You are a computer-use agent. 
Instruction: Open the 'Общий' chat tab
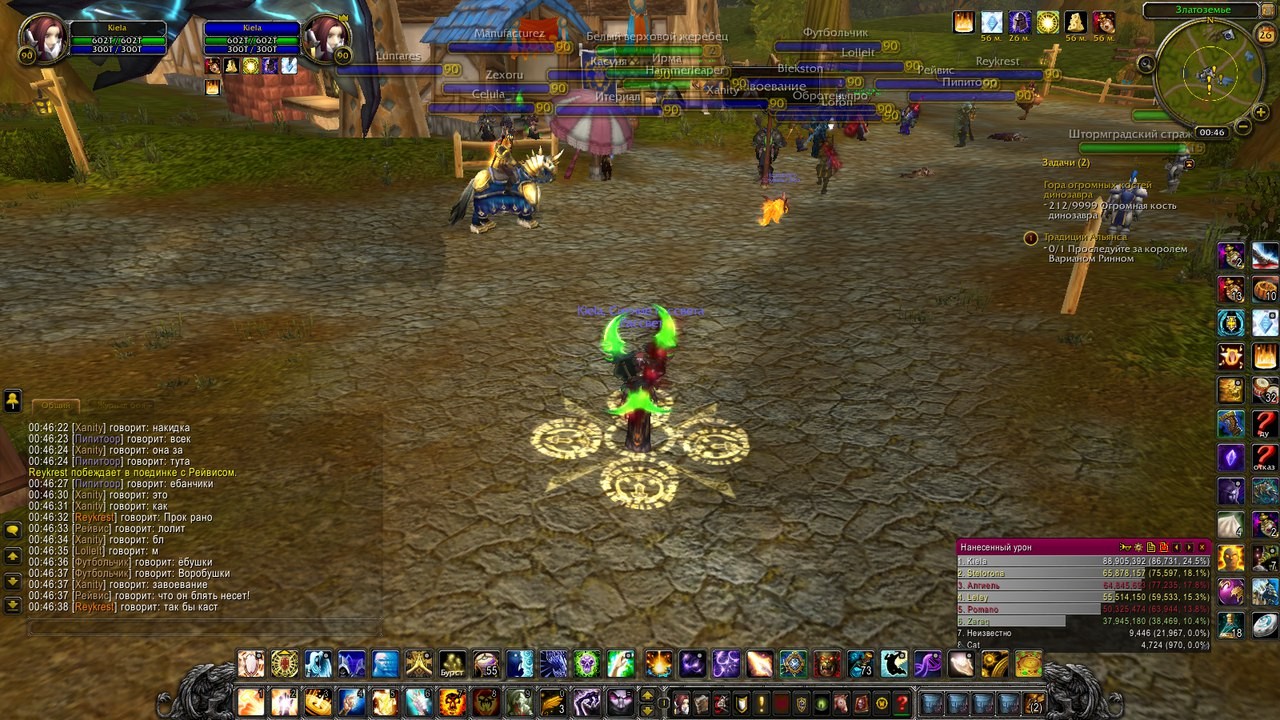point(56,405)
